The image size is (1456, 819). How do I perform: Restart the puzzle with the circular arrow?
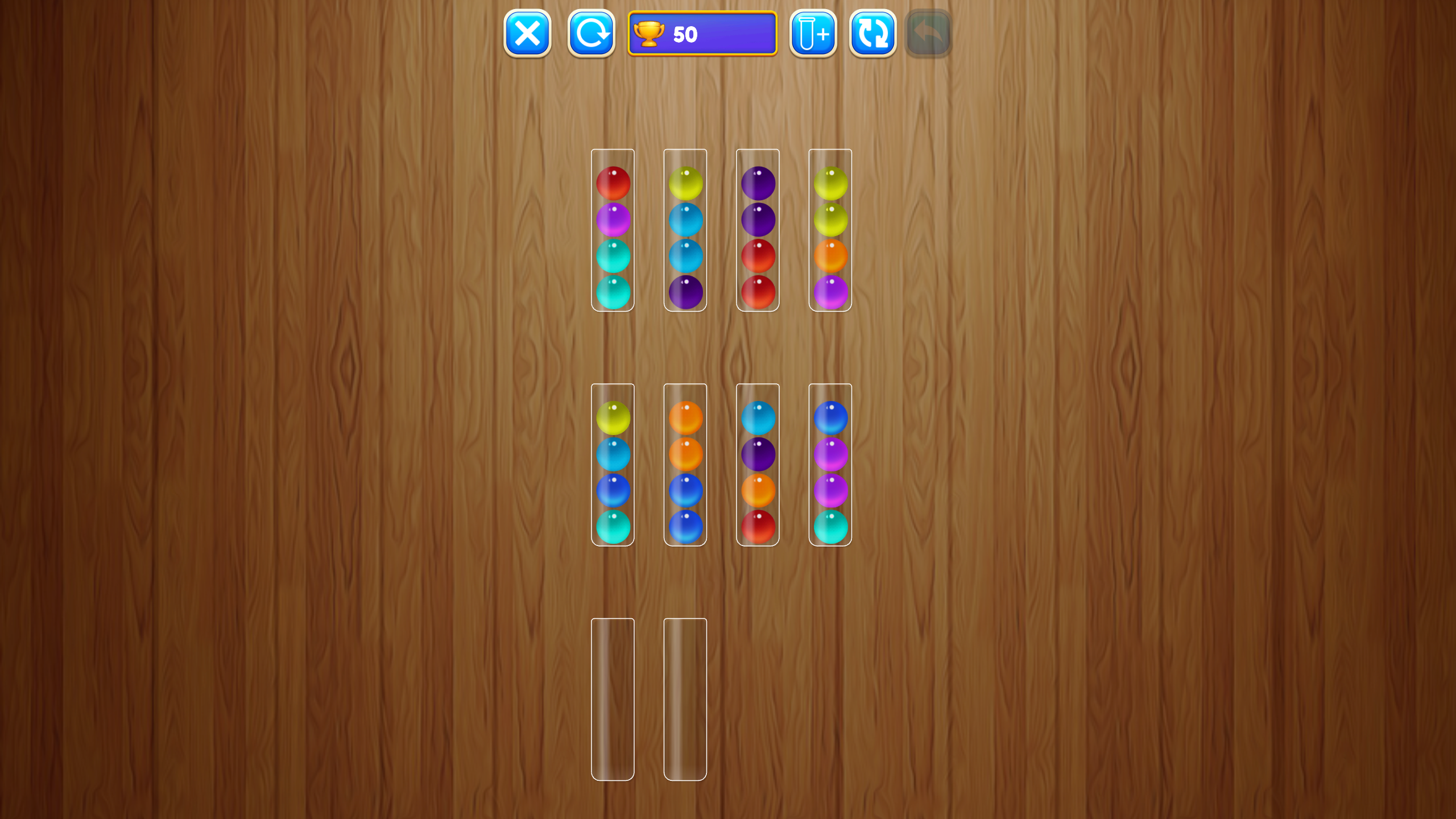coord(590,34)
